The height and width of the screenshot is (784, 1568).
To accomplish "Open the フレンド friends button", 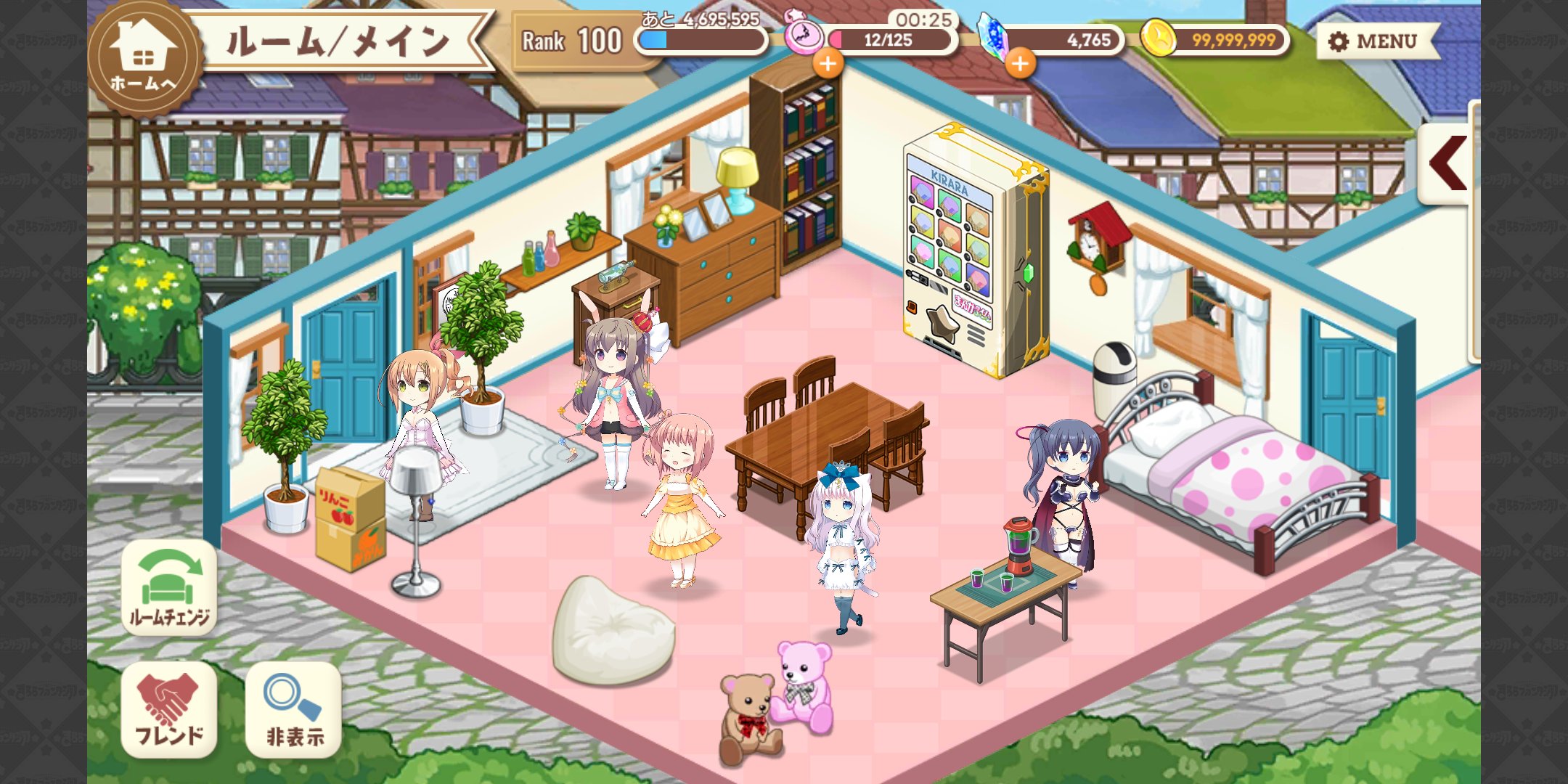I will click(169, 709).
